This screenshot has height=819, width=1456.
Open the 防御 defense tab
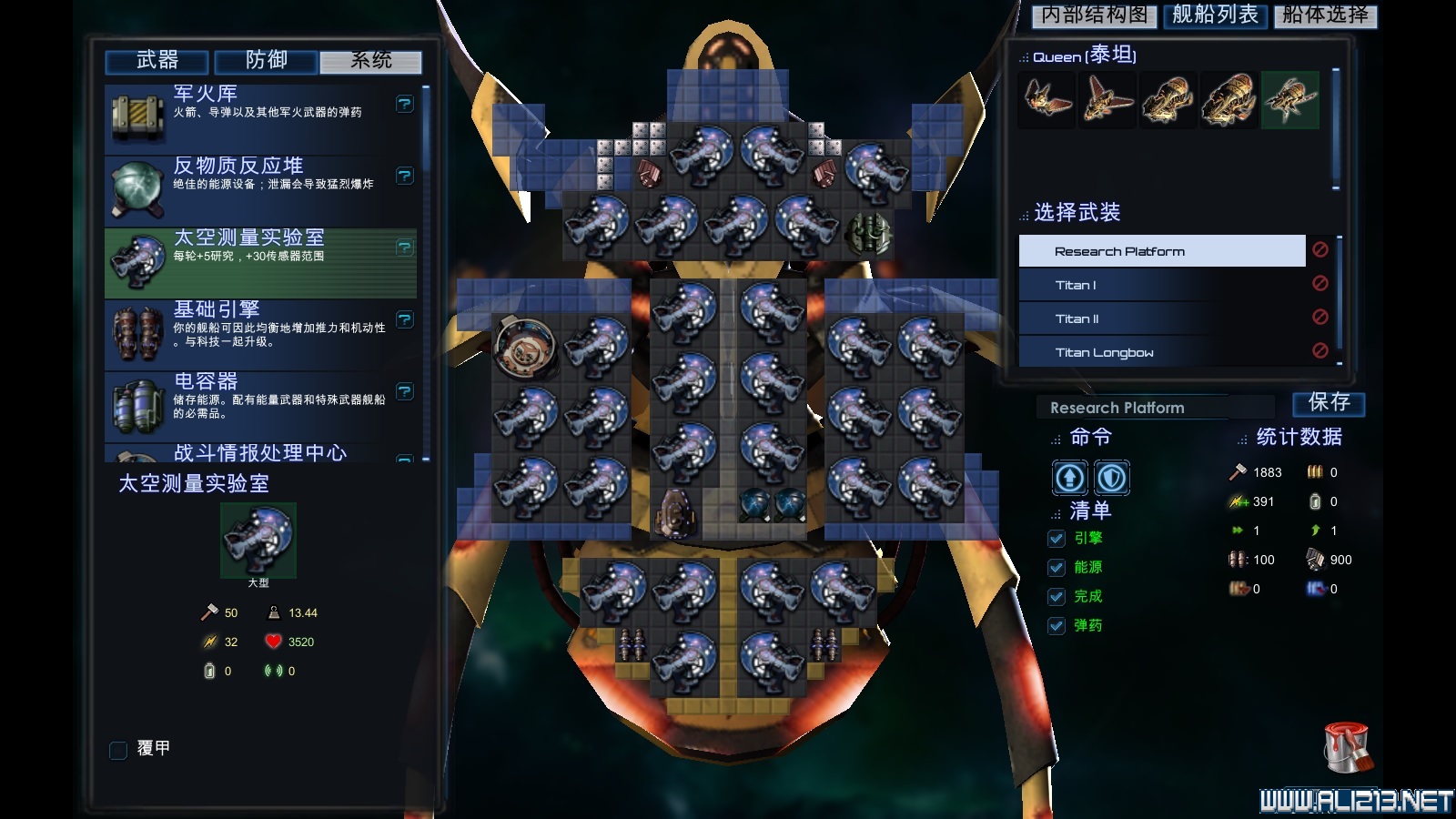[x=266, y=61]
